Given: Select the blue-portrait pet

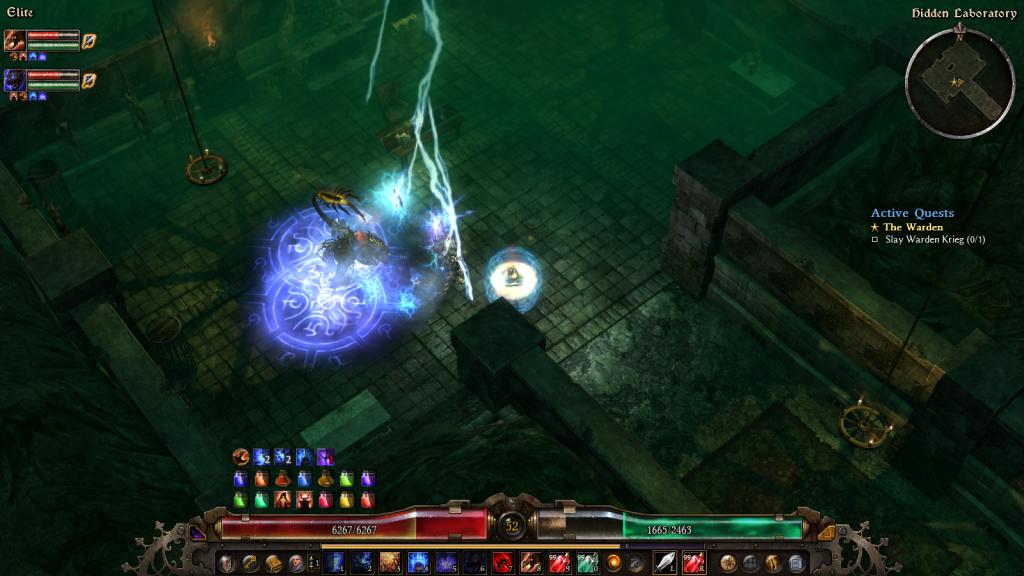Looking at the screenshot, I should 15,80.
